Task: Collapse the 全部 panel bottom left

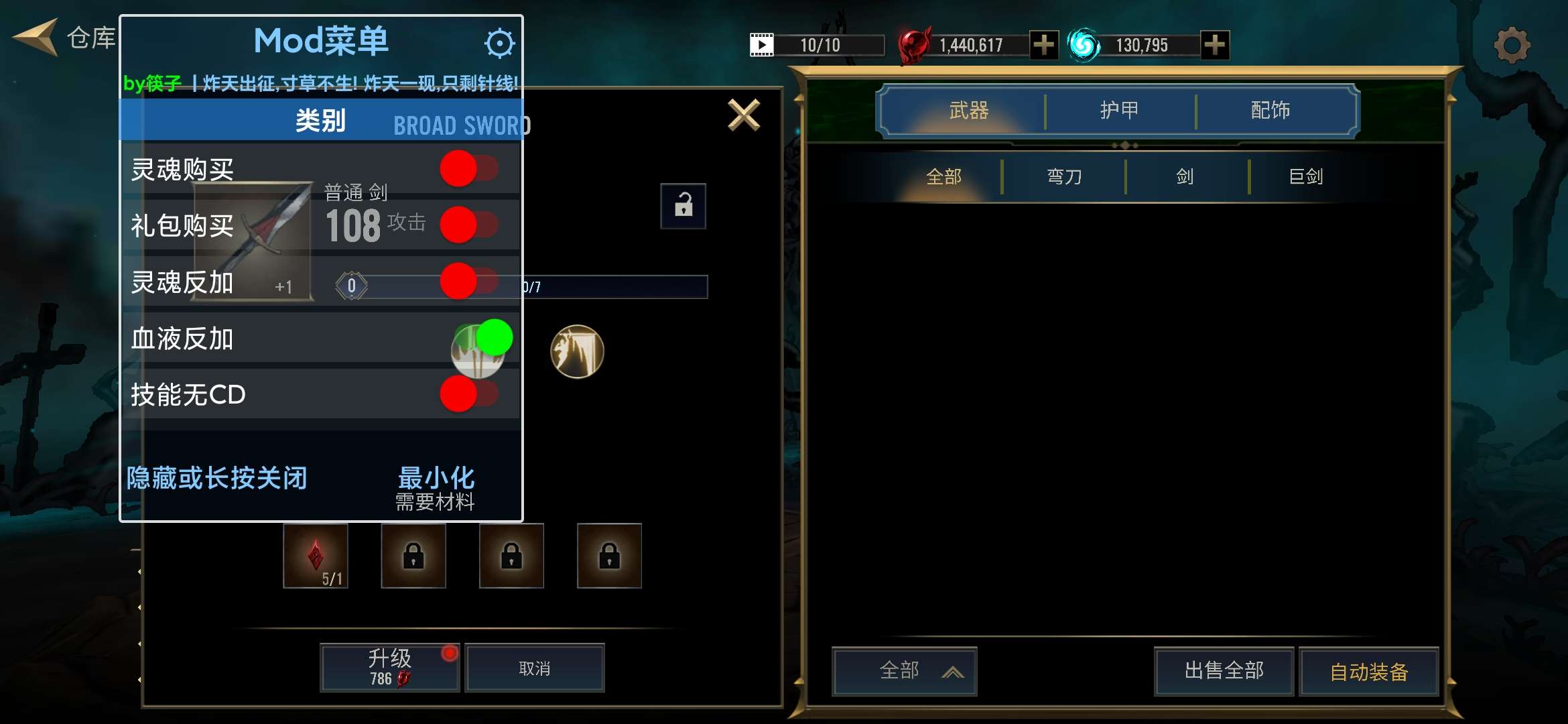Action: point(904,671)
